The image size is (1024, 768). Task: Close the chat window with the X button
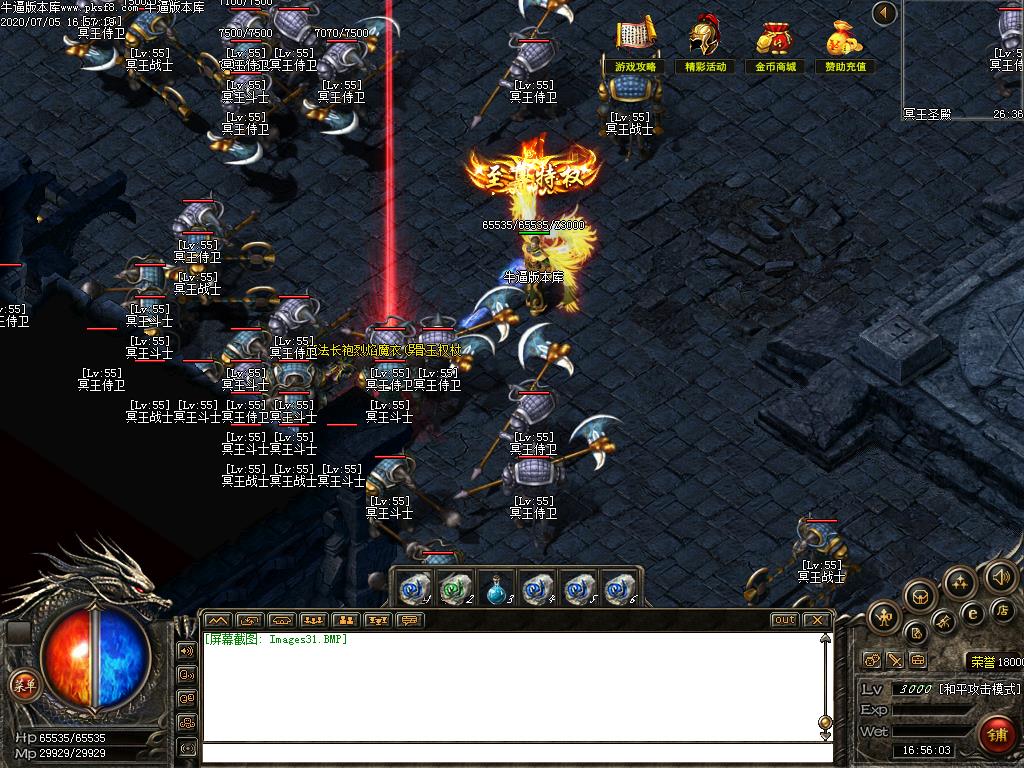(816, 620)
